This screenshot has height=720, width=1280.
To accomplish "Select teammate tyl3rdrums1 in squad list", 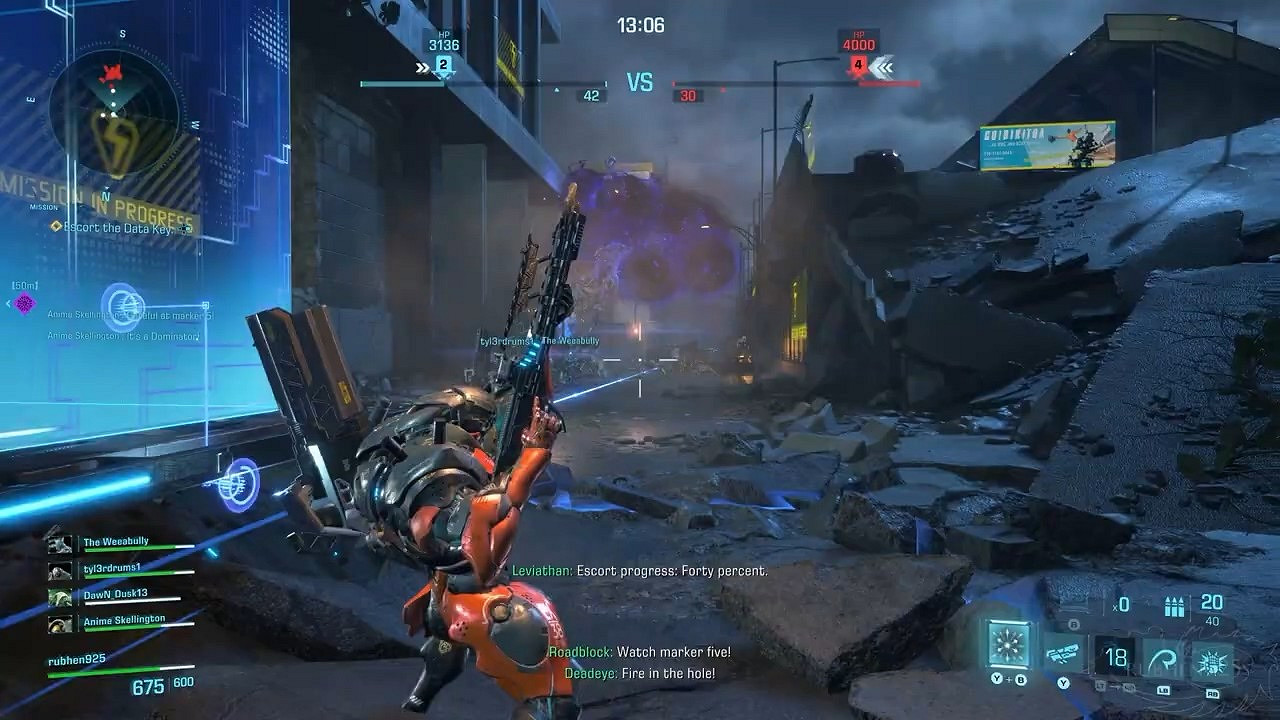I will (x=112, y=568).
